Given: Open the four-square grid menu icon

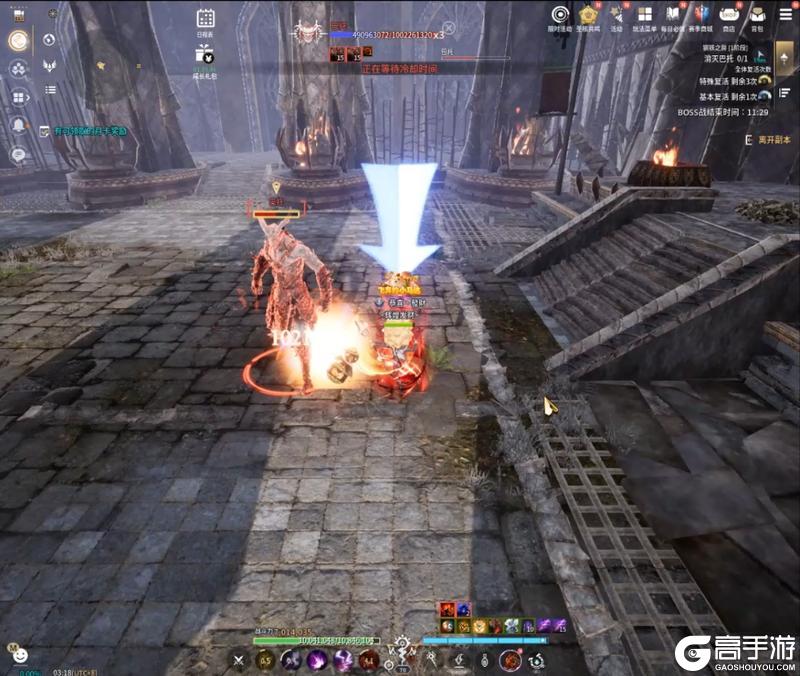Looking at the screenshot, I should pyautogui.click(x=18, y=97).
